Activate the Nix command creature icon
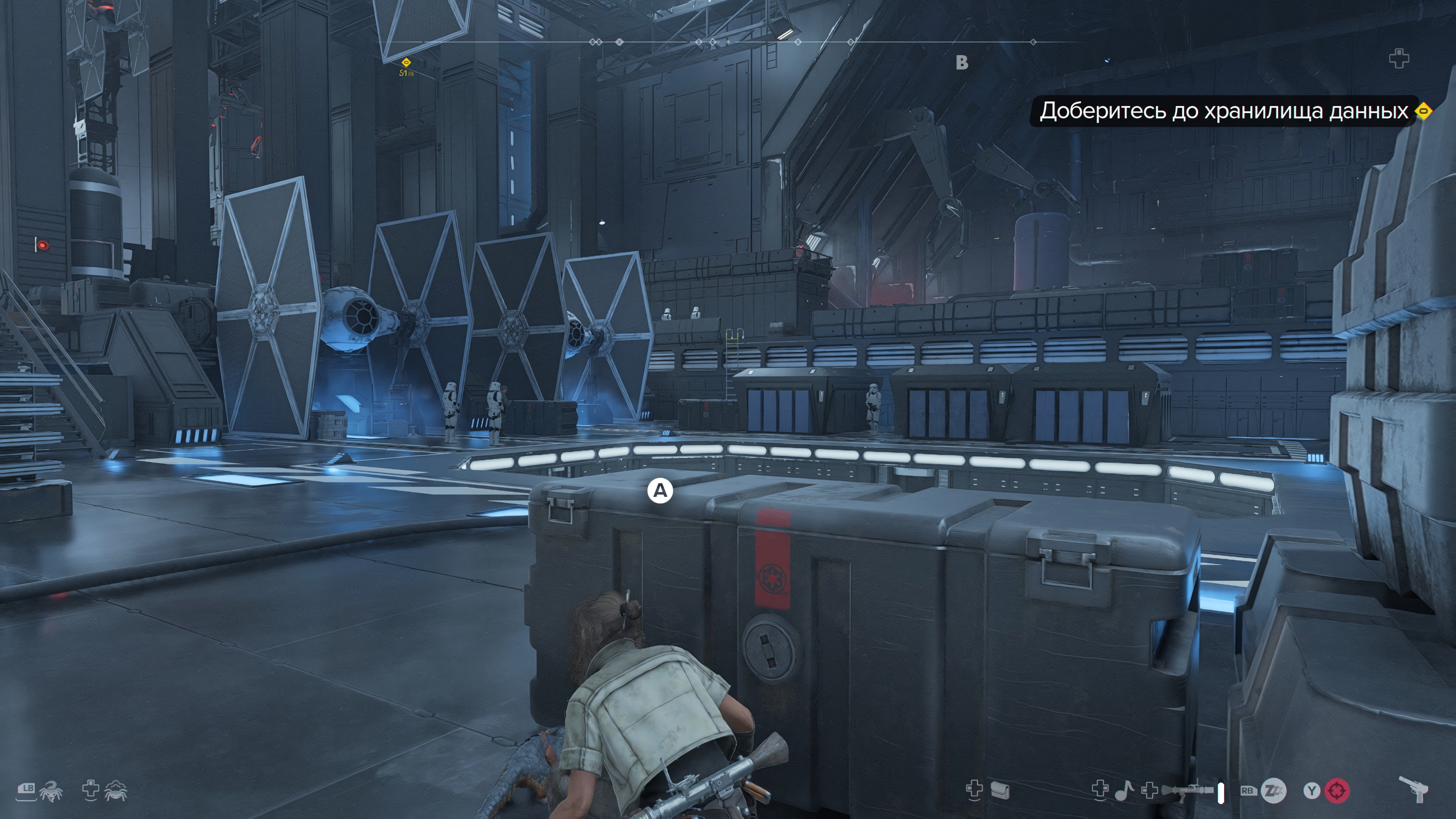The height and width of the screenshot is (819, 1456). [51, 791]
